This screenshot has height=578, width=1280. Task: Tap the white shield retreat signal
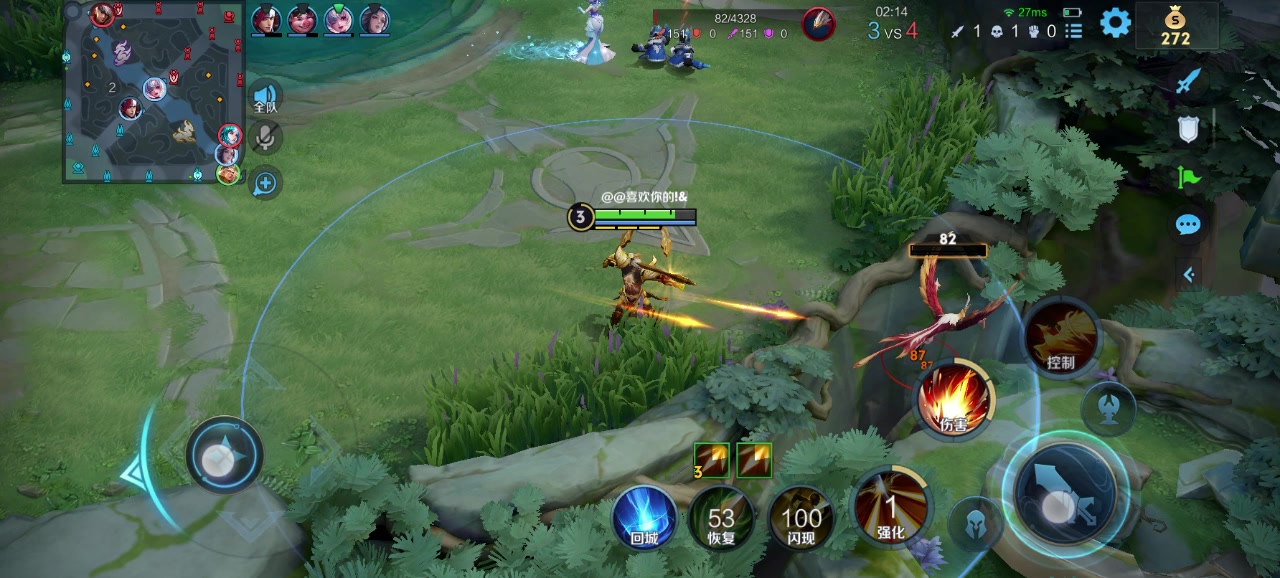coord(1188,129)
